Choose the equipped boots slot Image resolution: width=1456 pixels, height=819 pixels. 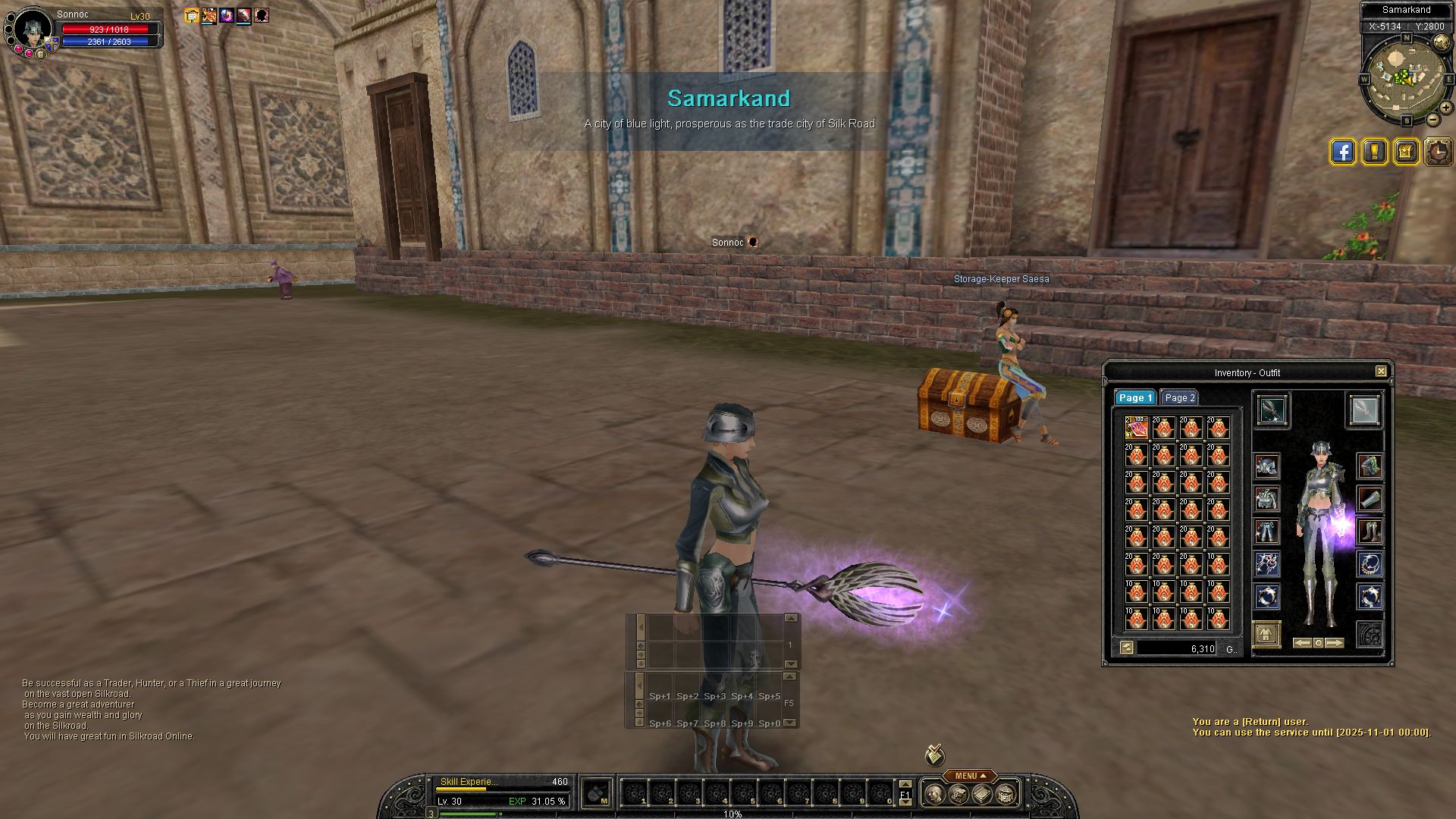[1370, 531]
